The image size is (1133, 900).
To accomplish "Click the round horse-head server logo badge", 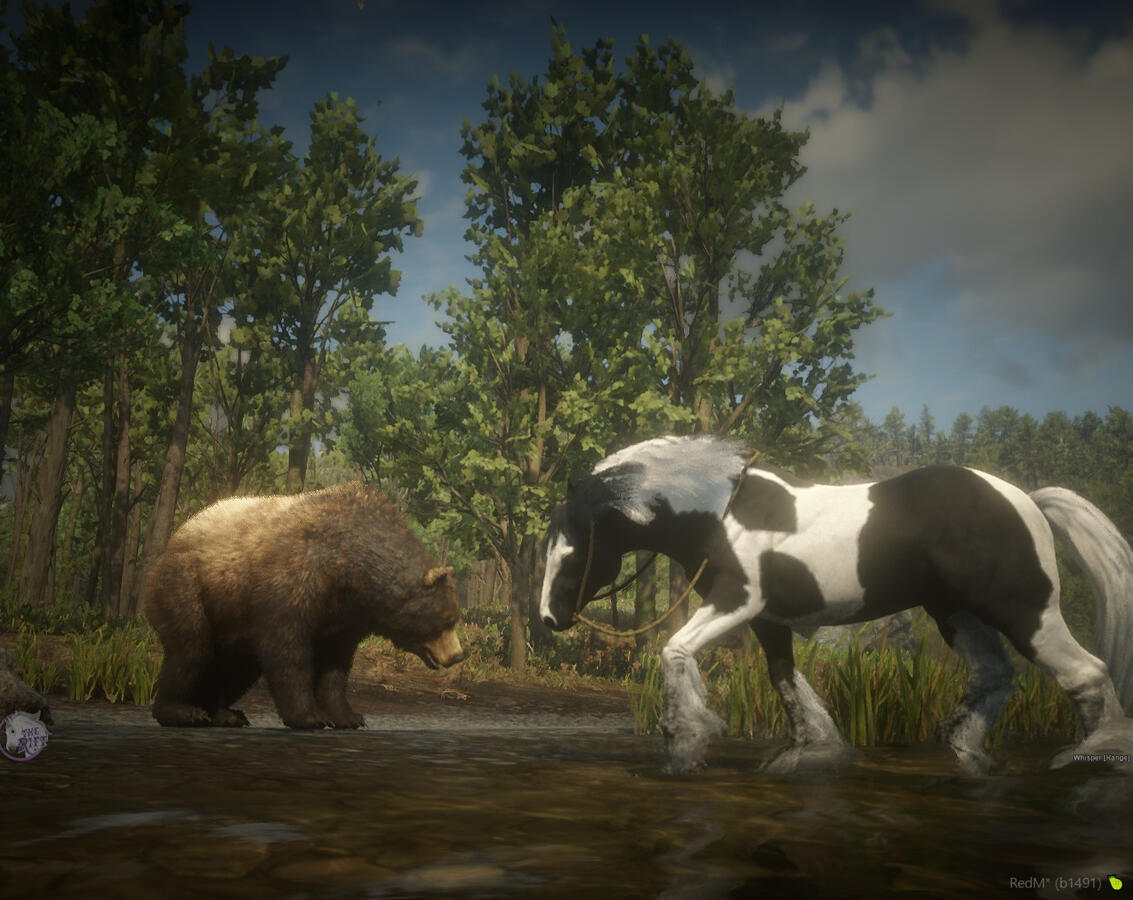I will [22, 736].
